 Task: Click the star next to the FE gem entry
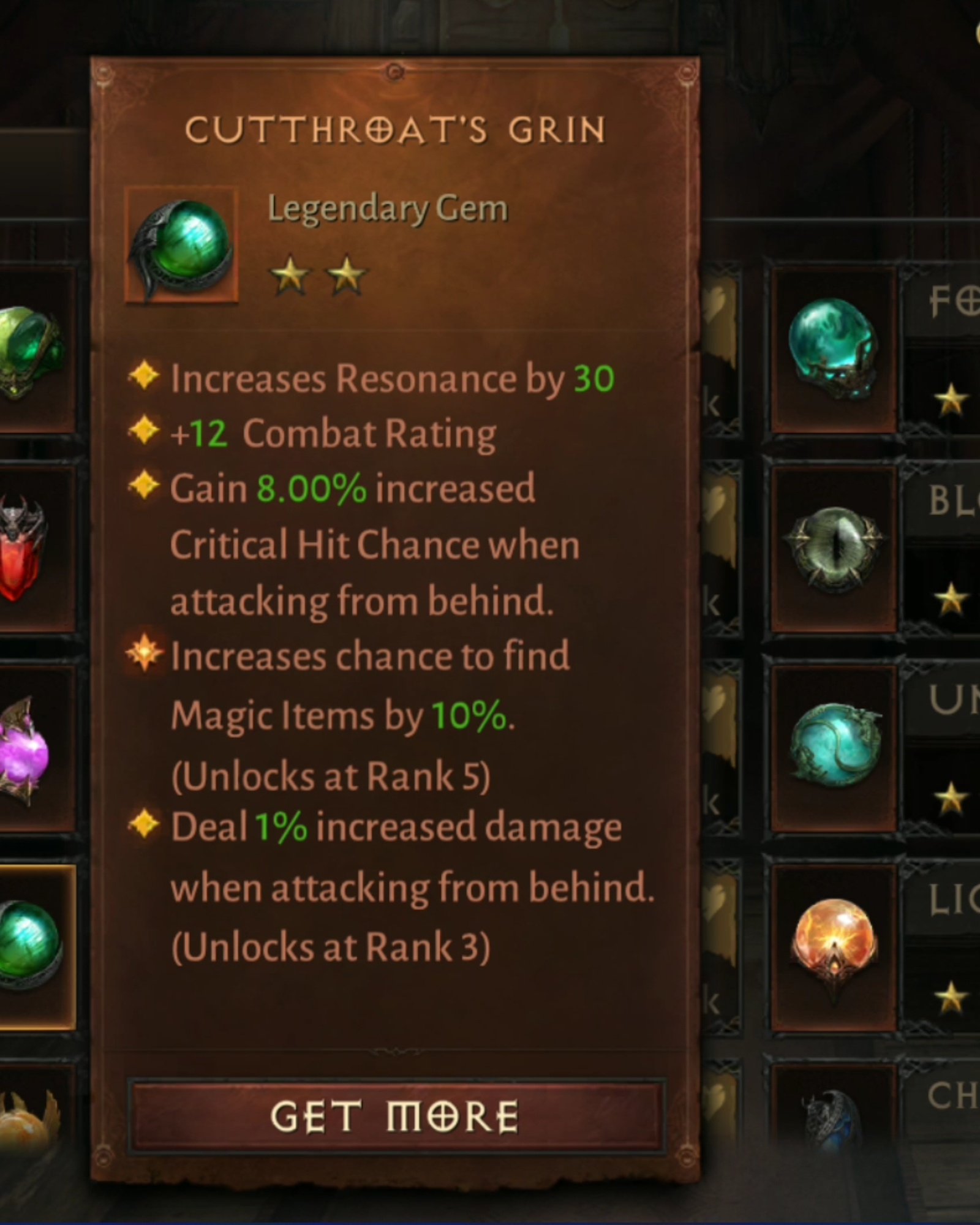pyautogui.click(x=951, y=398)
